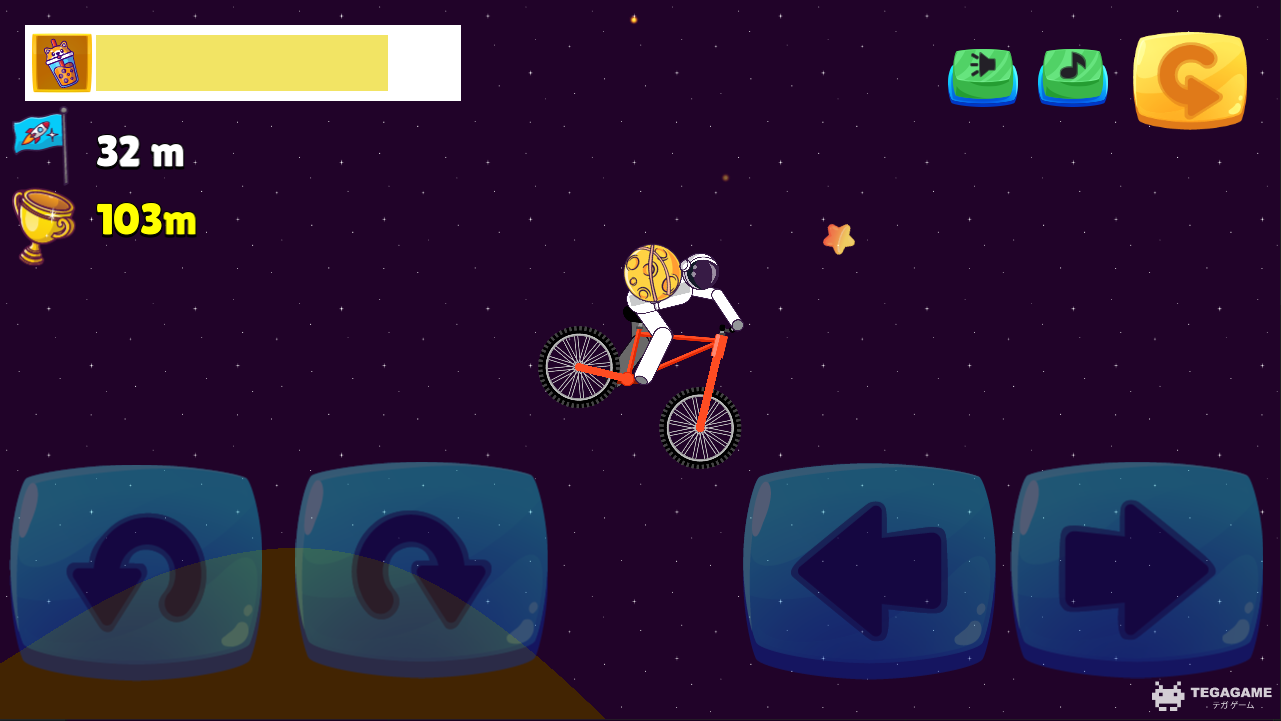Screen dimensions: 1281x721
Task: Open the TEGAGAME logo link
Action: coord(1212,695)
